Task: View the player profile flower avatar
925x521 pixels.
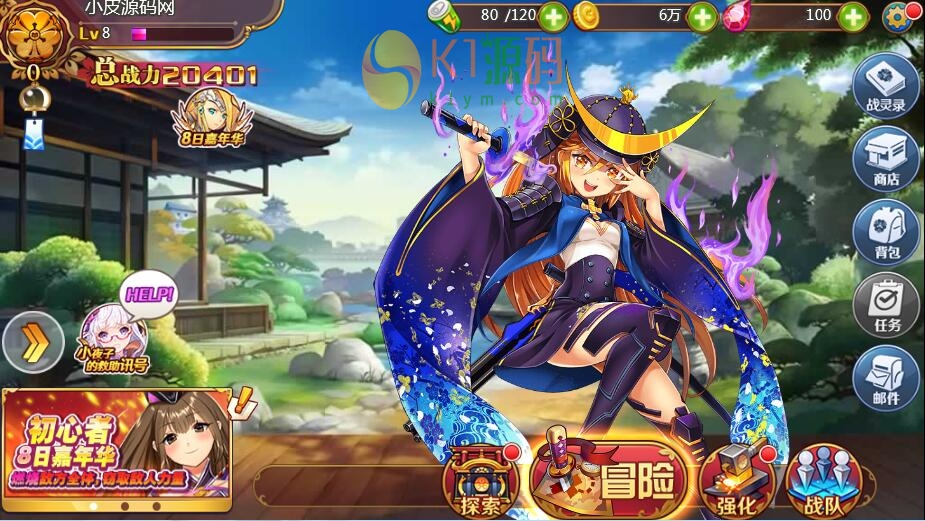Action: point(34,35)
